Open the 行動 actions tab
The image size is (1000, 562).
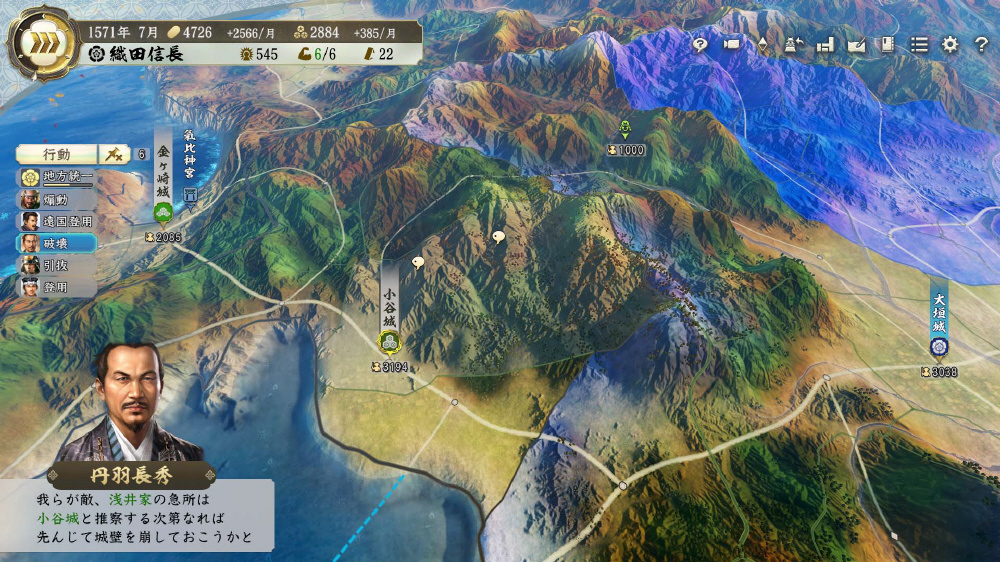pyautogui.click(x=57, y=154)
